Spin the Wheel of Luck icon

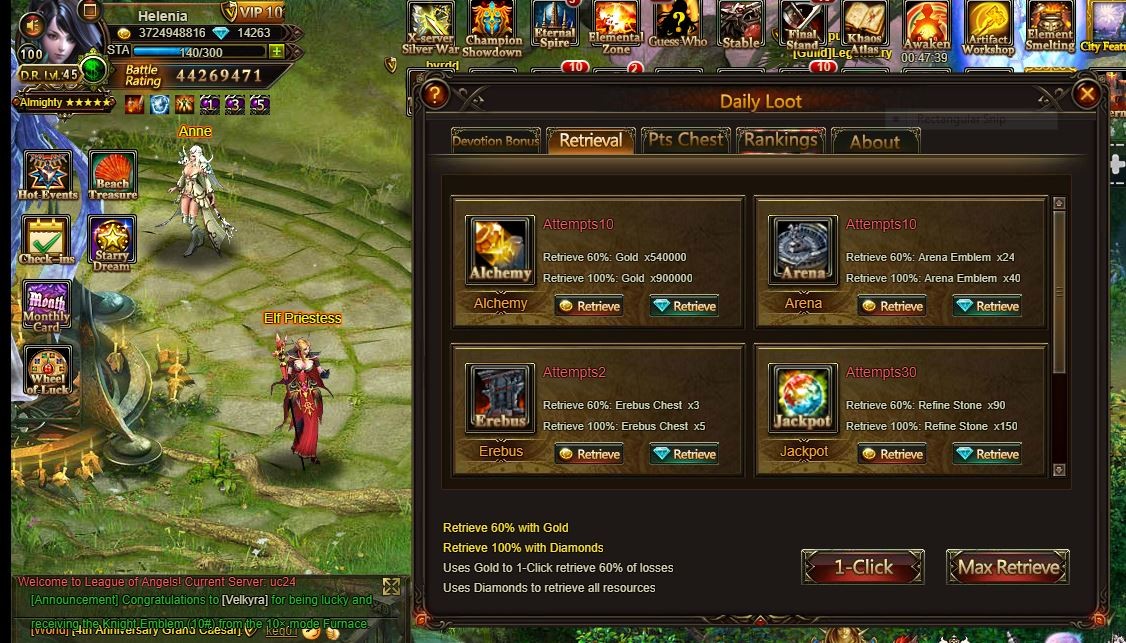click(x=47, y=371)
